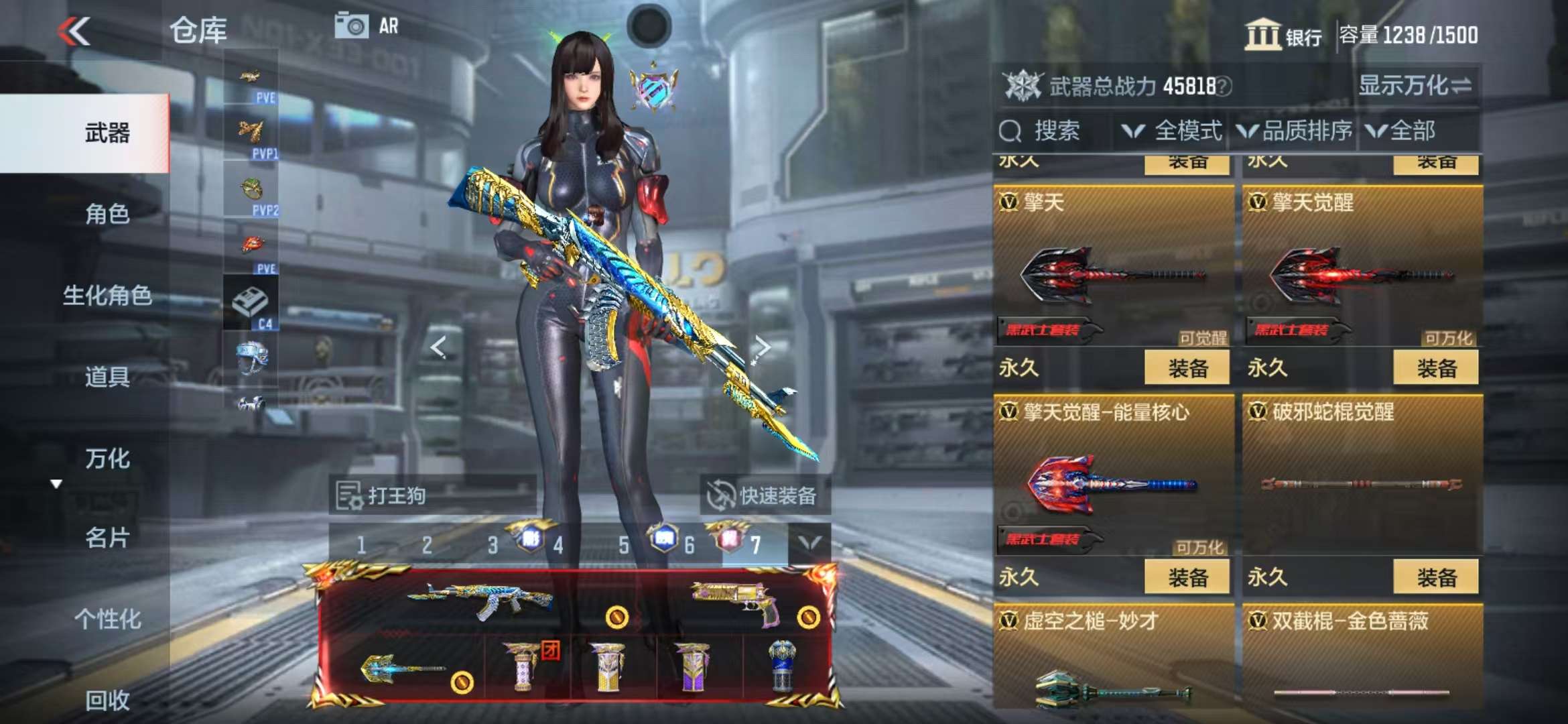Image resolution: width=1568 pixels, height=724 pixels.
Task: Go to the 回收 recycle tab
Action: point(107,701)
